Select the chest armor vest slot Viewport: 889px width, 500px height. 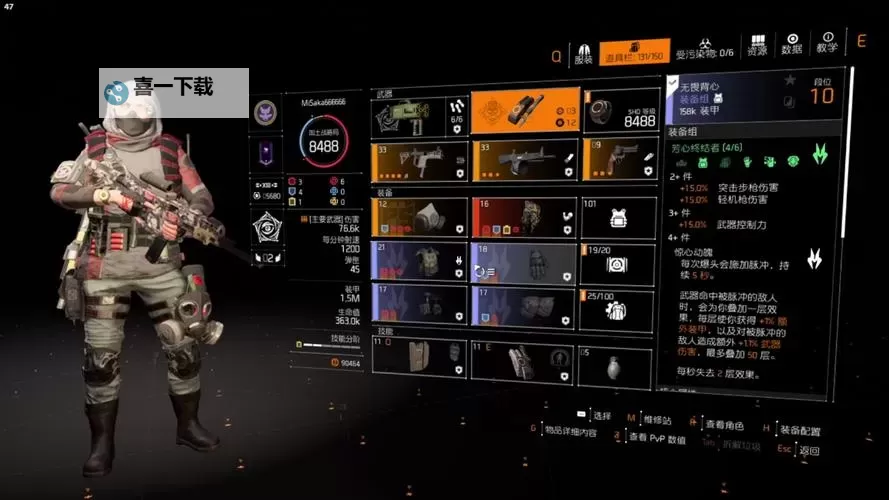pyautogui.click(x=419, y=261)
